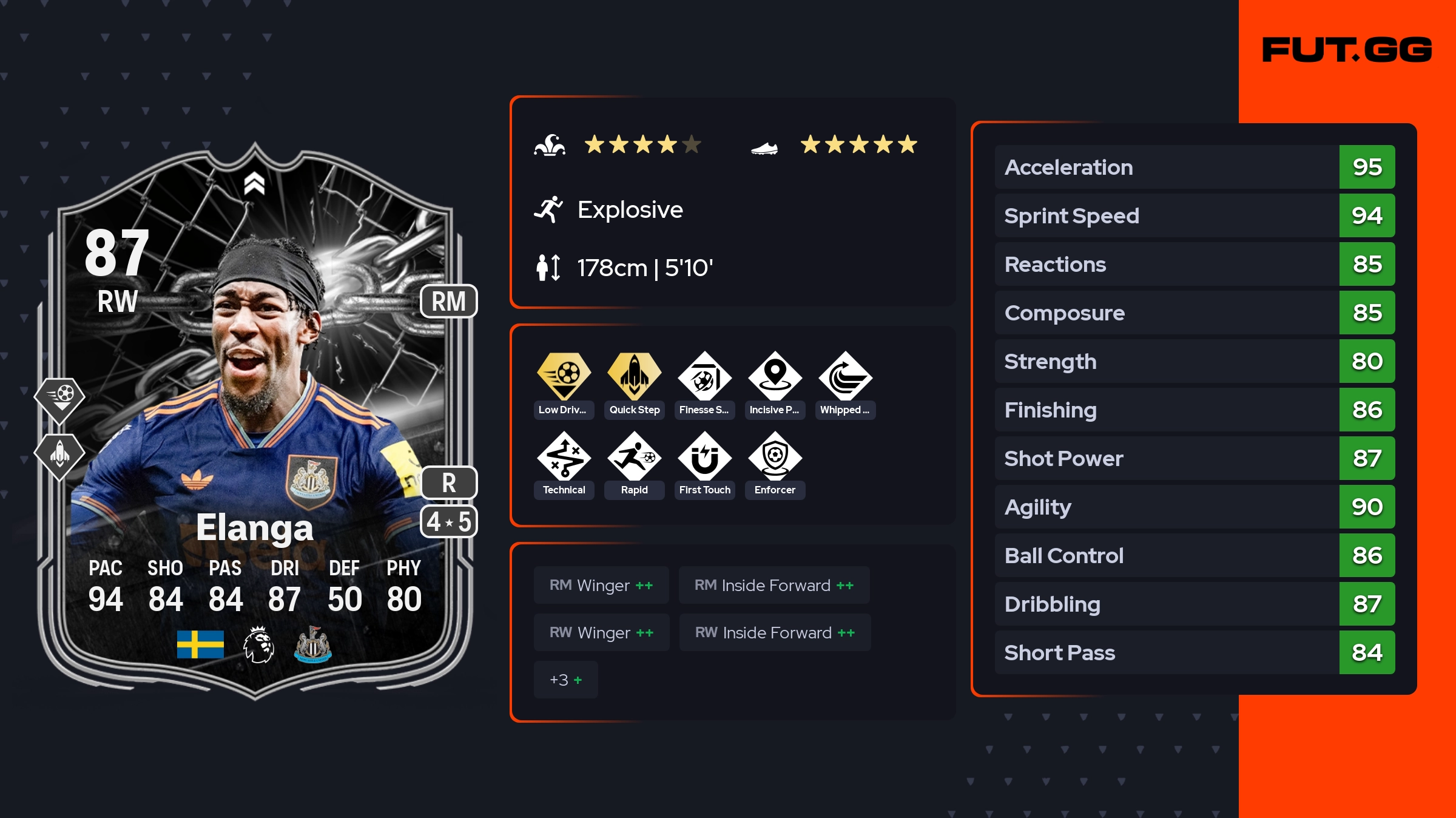Select the Acceleration stat row
The height and width of the screenshot is (818, 1456).
click(x=1194, y=167)
